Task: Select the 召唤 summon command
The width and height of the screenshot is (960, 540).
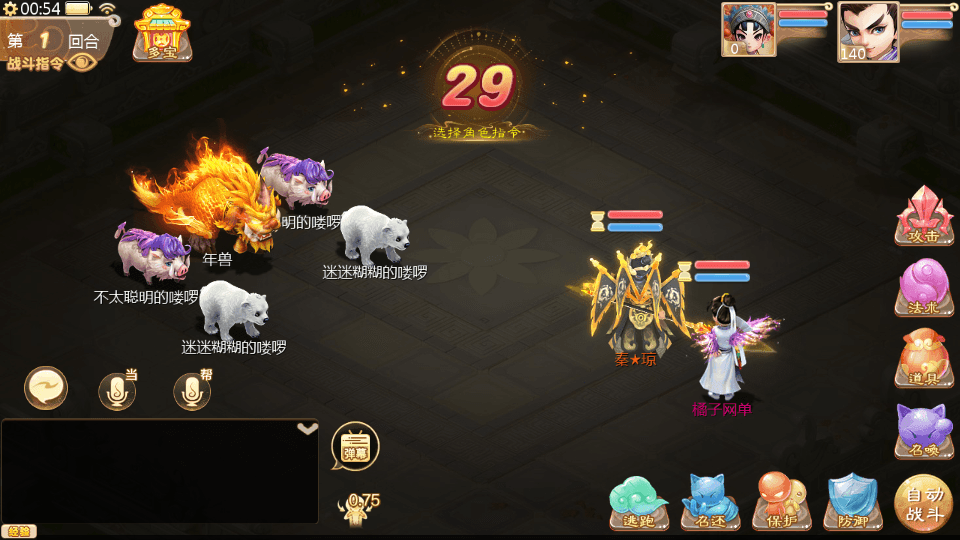Action: pyautogui.click(x=923, y=430)
